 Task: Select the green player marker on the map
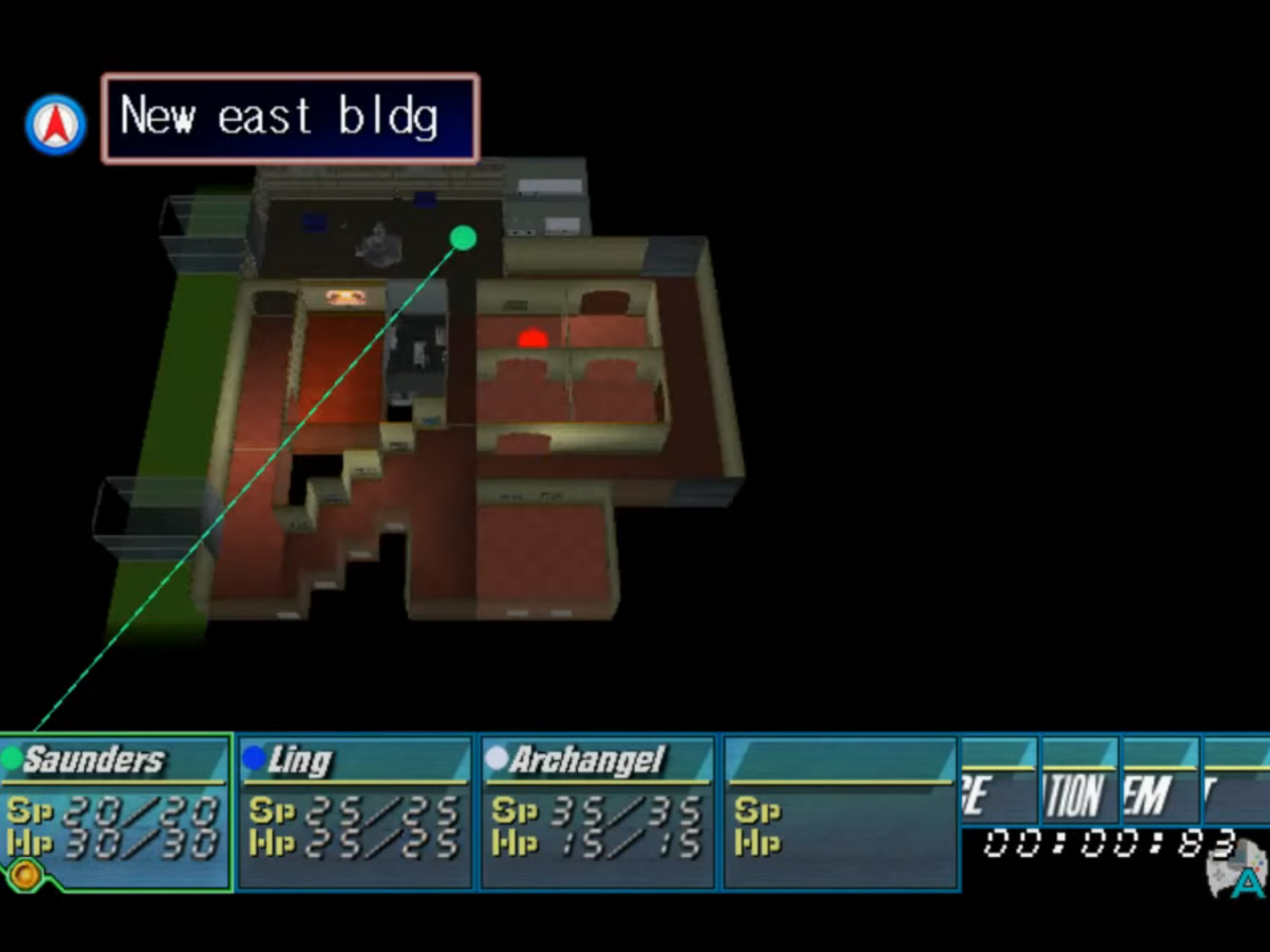point(463,237)
